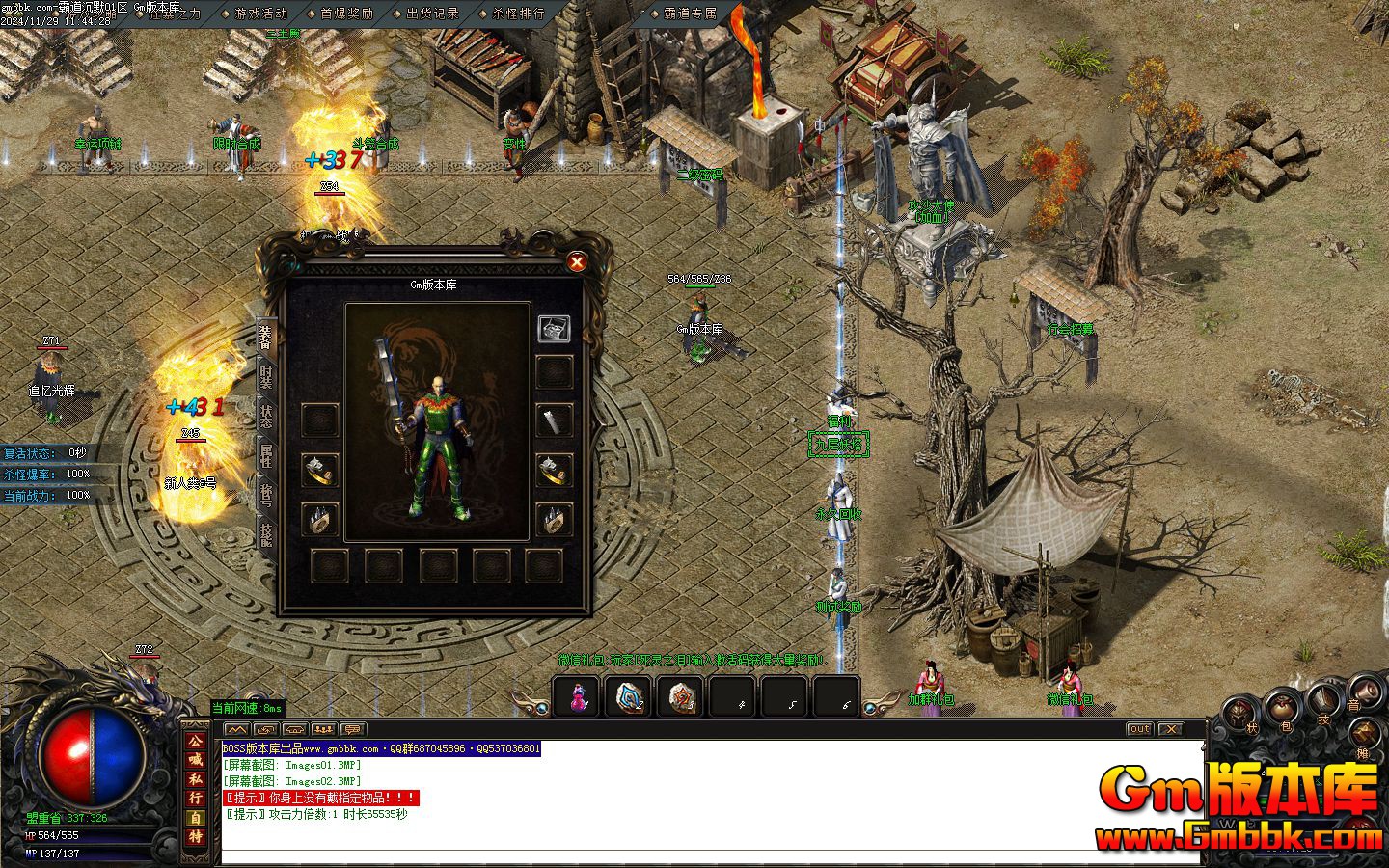Image resolution: width=1389 pixels, height=868 pixels.
Task: Open the 技能 skills tab
Action: tap(266, 533)
